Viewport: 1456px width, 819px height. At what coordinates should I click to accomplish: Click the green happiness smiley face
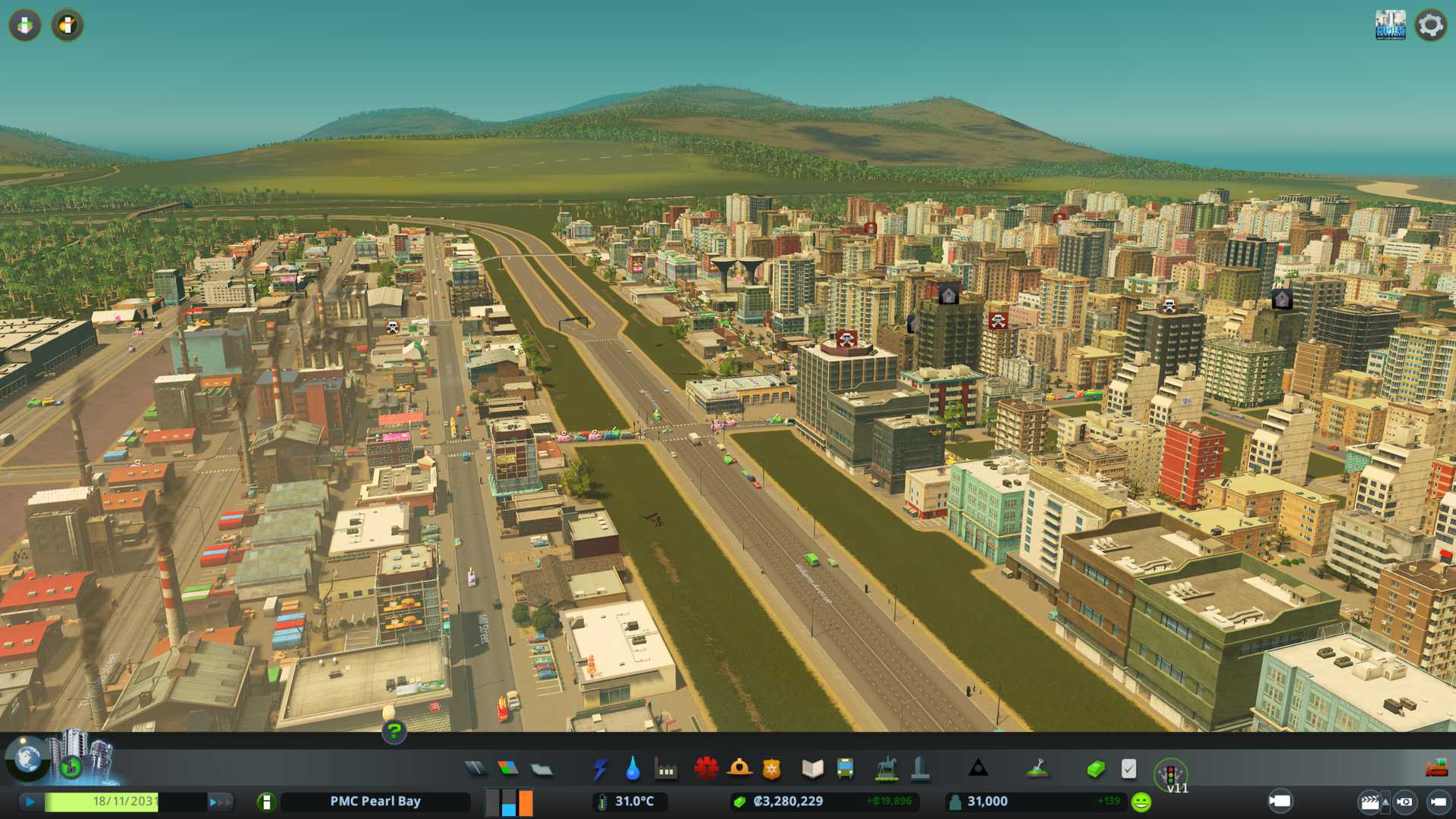1141,802
